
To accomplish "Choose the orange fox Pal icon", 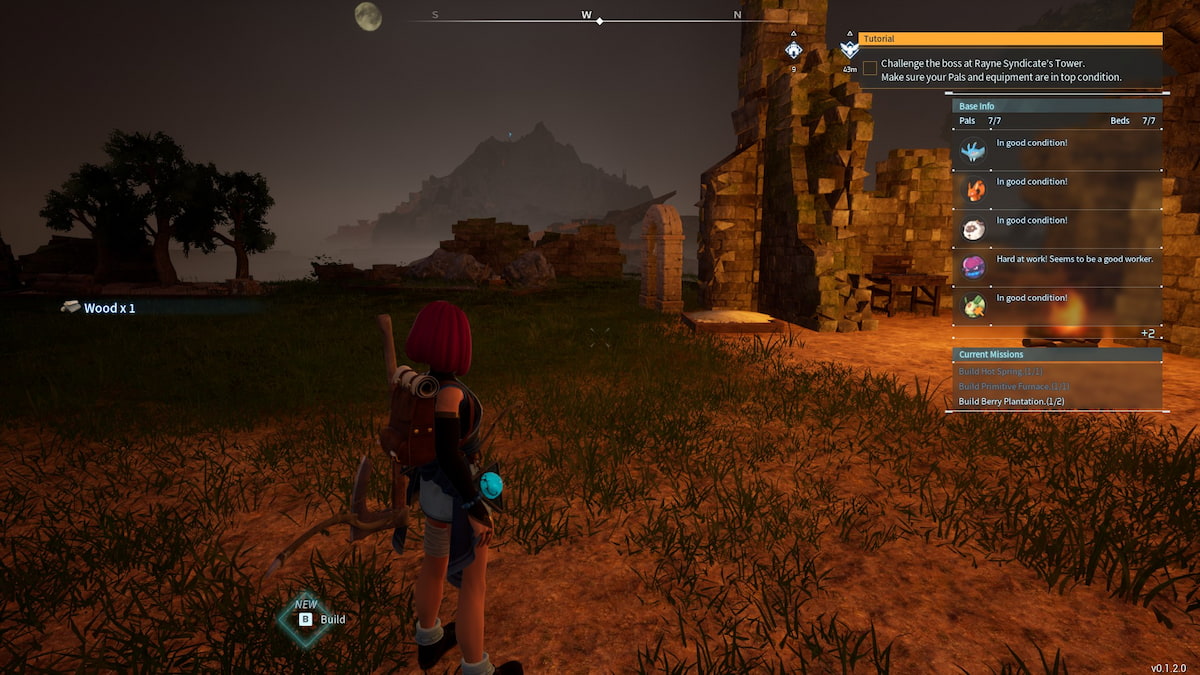I will click(973, 189).
